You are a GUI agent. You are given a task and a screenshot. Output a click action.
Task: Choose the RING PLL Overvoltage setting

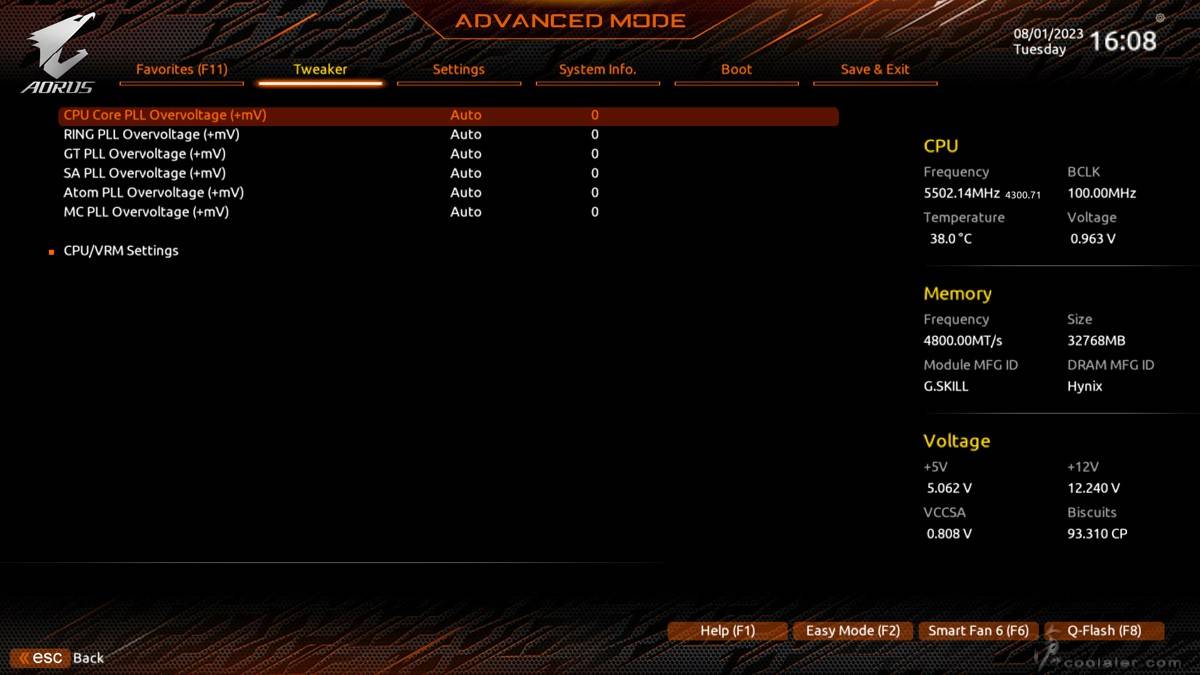click(x=151, y=134)
